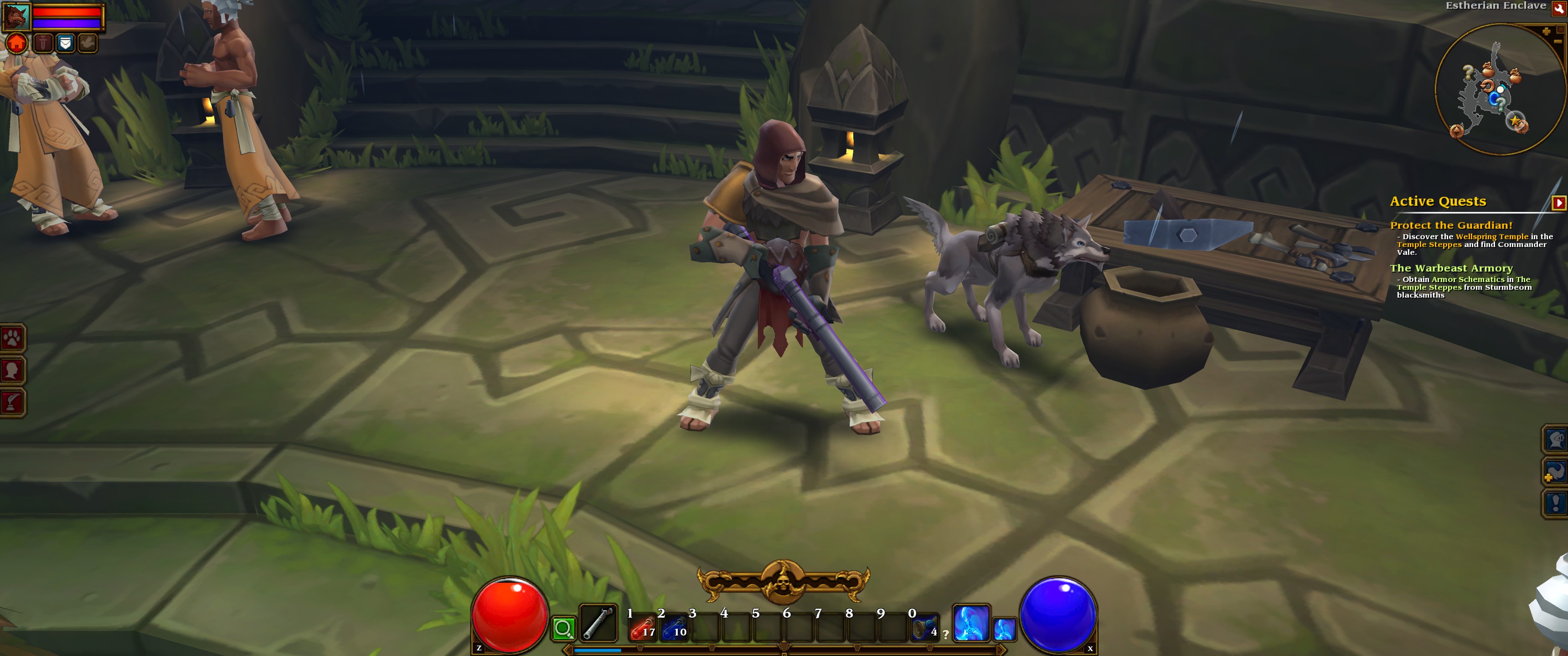Open the character head silhouette panel
The height and width of the screenshot is (656, 1568).
(12, 370)
